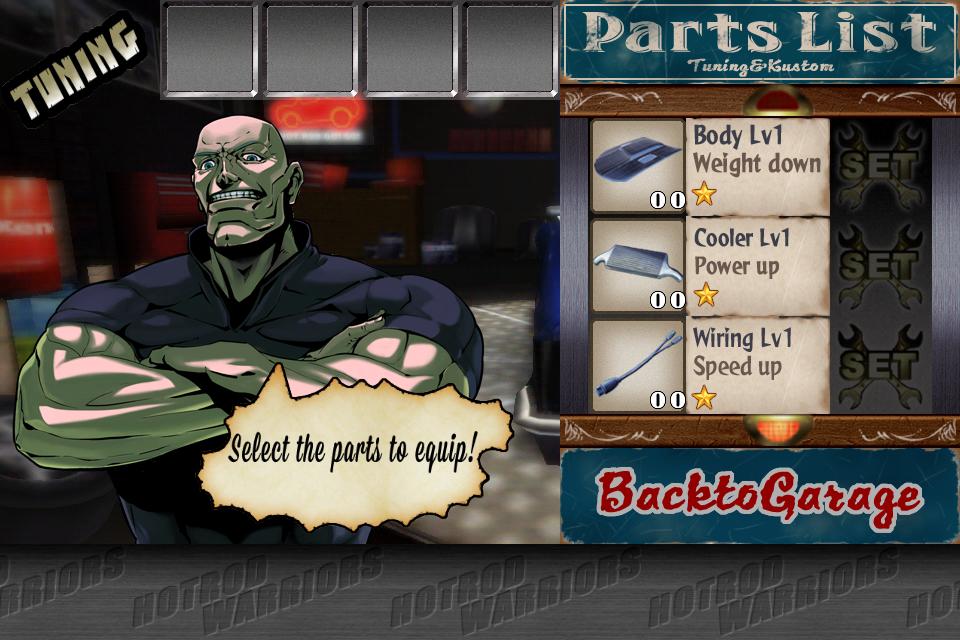Viewport: 960px width, 640px height.
Task: Equip Cooler Lv1 using its SET button
Action: tap(879, 265)
